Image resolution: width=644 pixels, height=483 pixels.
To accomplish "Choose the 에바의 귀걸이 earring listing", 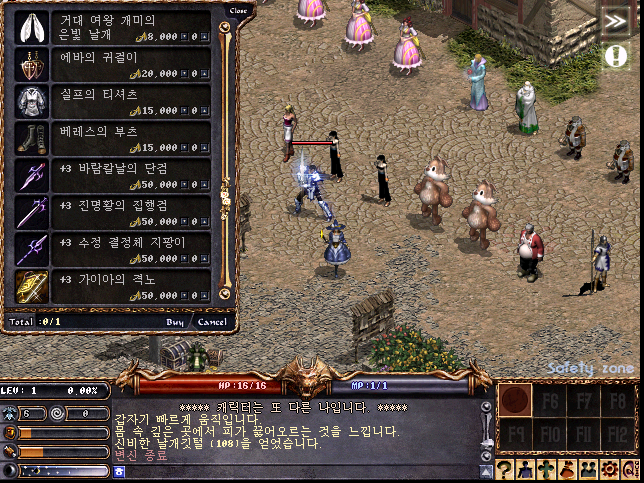I will (112, 65).
